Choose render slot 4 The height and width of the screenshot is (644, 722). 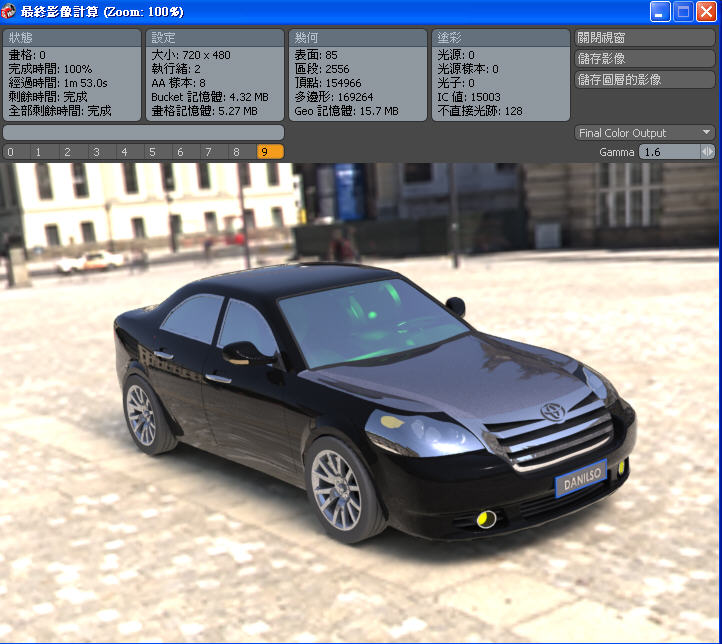[x=123, y=152]
